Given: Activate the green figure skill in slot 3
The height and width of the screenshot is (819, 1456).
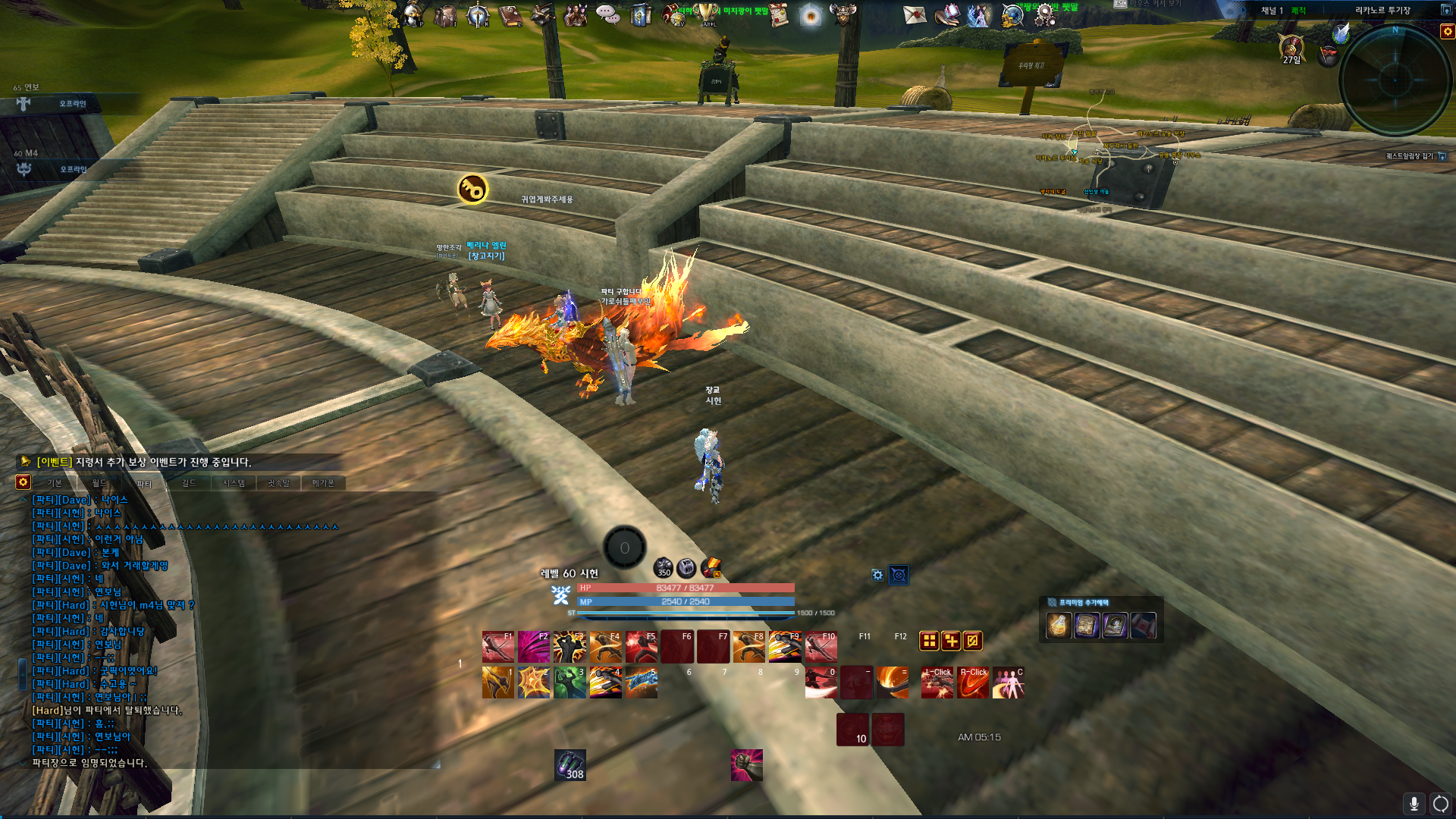Looking at the screenshot, I should [x=570, y=682].
